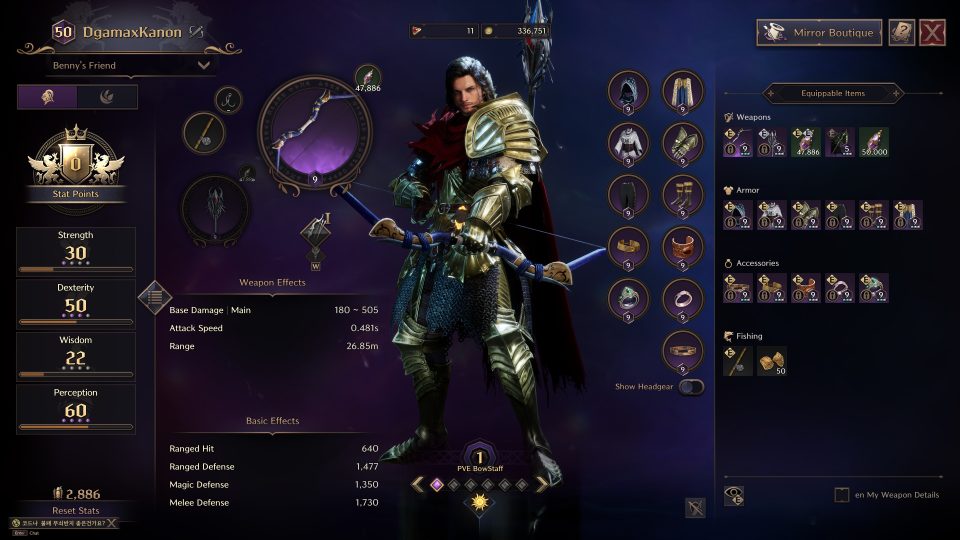
Task: Reset Stats using the bottom-left button
Action: [76, 510]
